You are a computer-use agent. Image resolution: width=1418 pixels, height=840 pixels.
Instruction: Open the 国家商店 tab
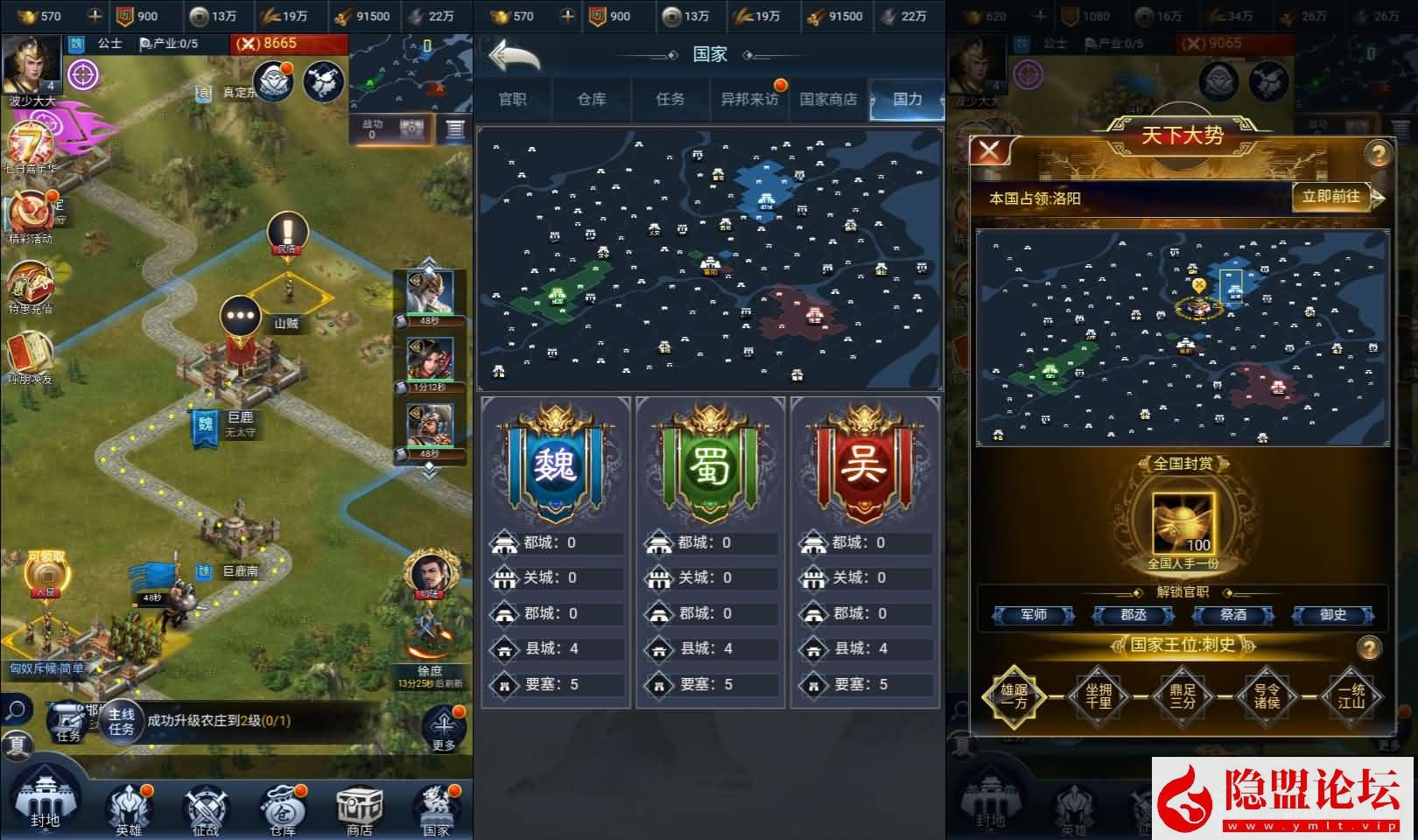[828, 100]
